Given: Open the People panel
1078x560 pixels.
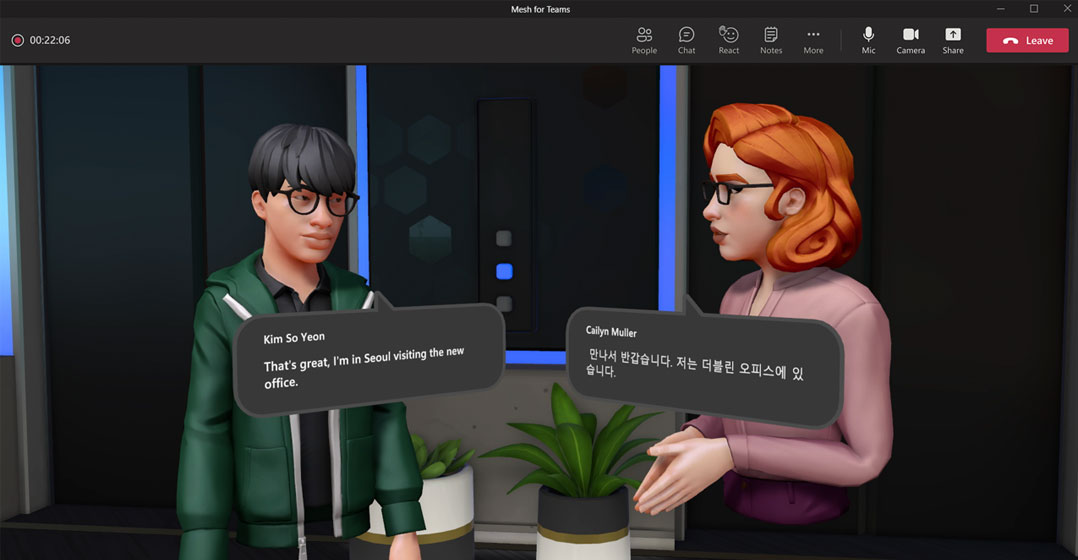Looking at the screenshot, I should coord(644,40).
